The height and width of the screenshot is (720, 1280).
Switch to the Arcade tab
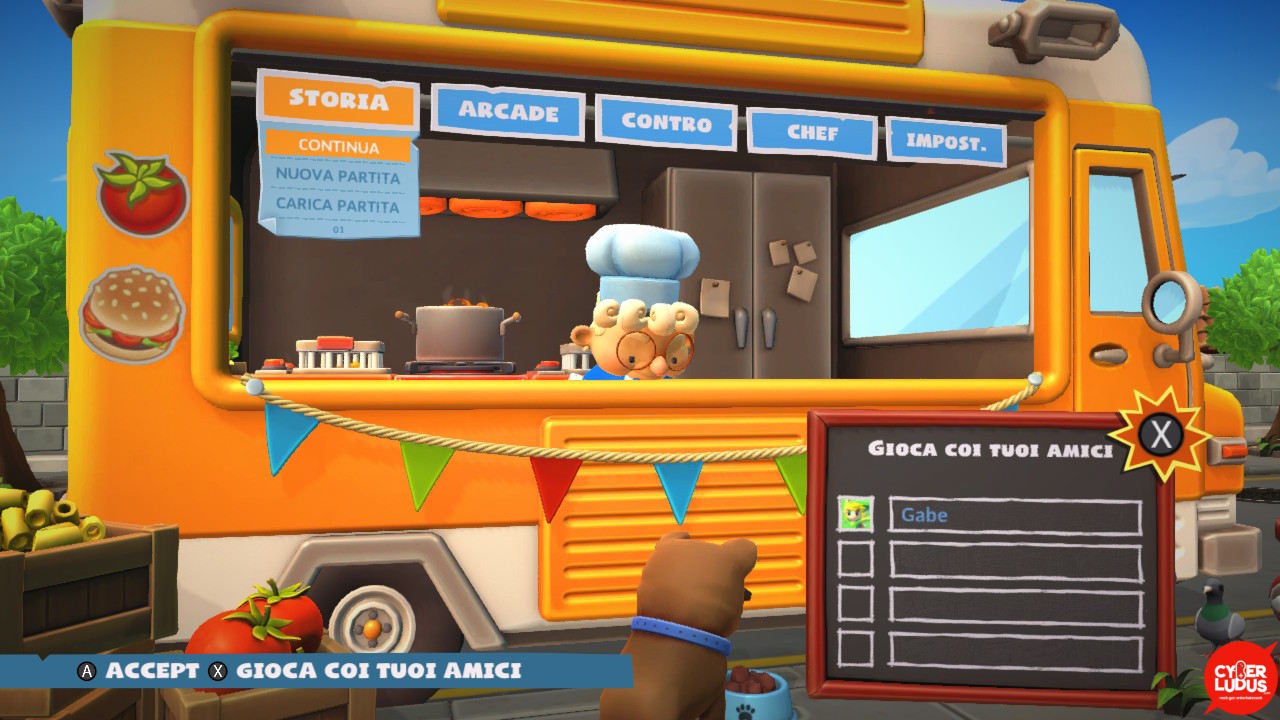[508, 112]
